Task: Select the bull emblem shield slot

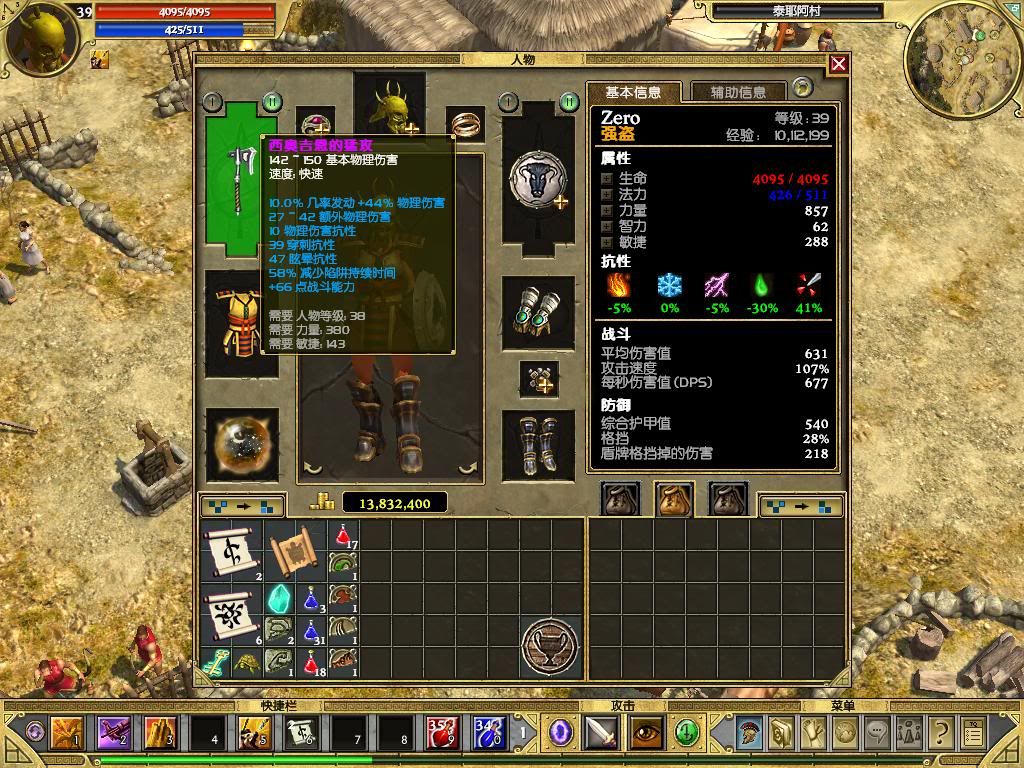Action: (538, 180)
